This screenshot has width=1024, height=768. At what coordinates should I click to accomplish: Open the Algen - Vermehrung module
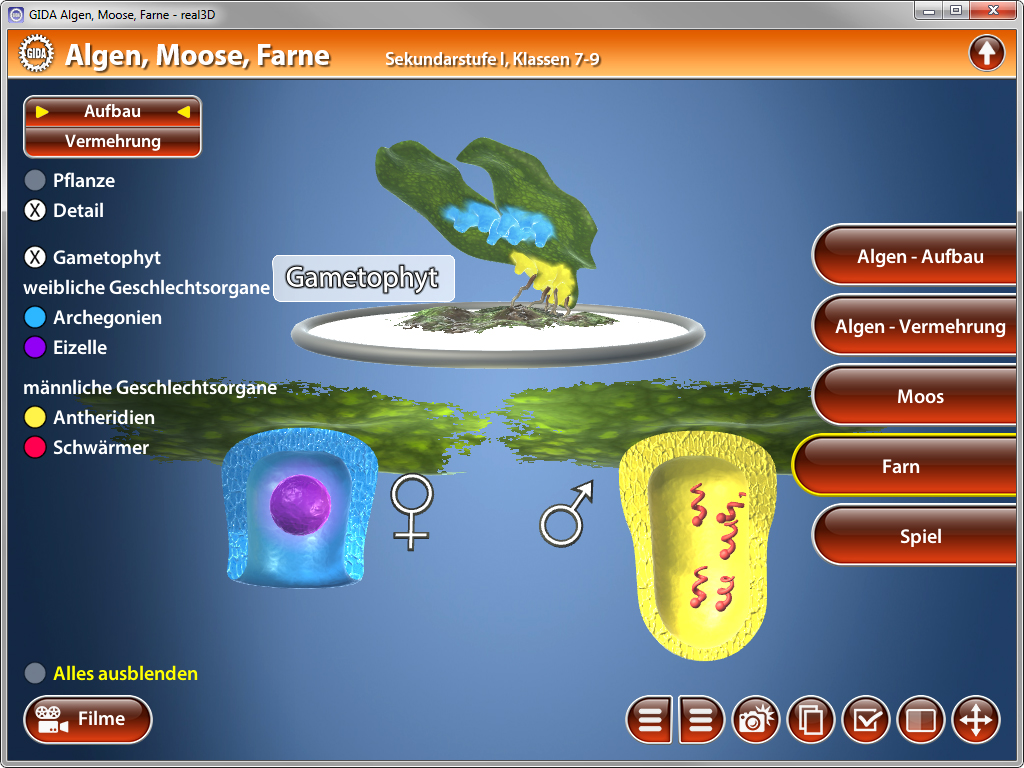coord(919,327)
